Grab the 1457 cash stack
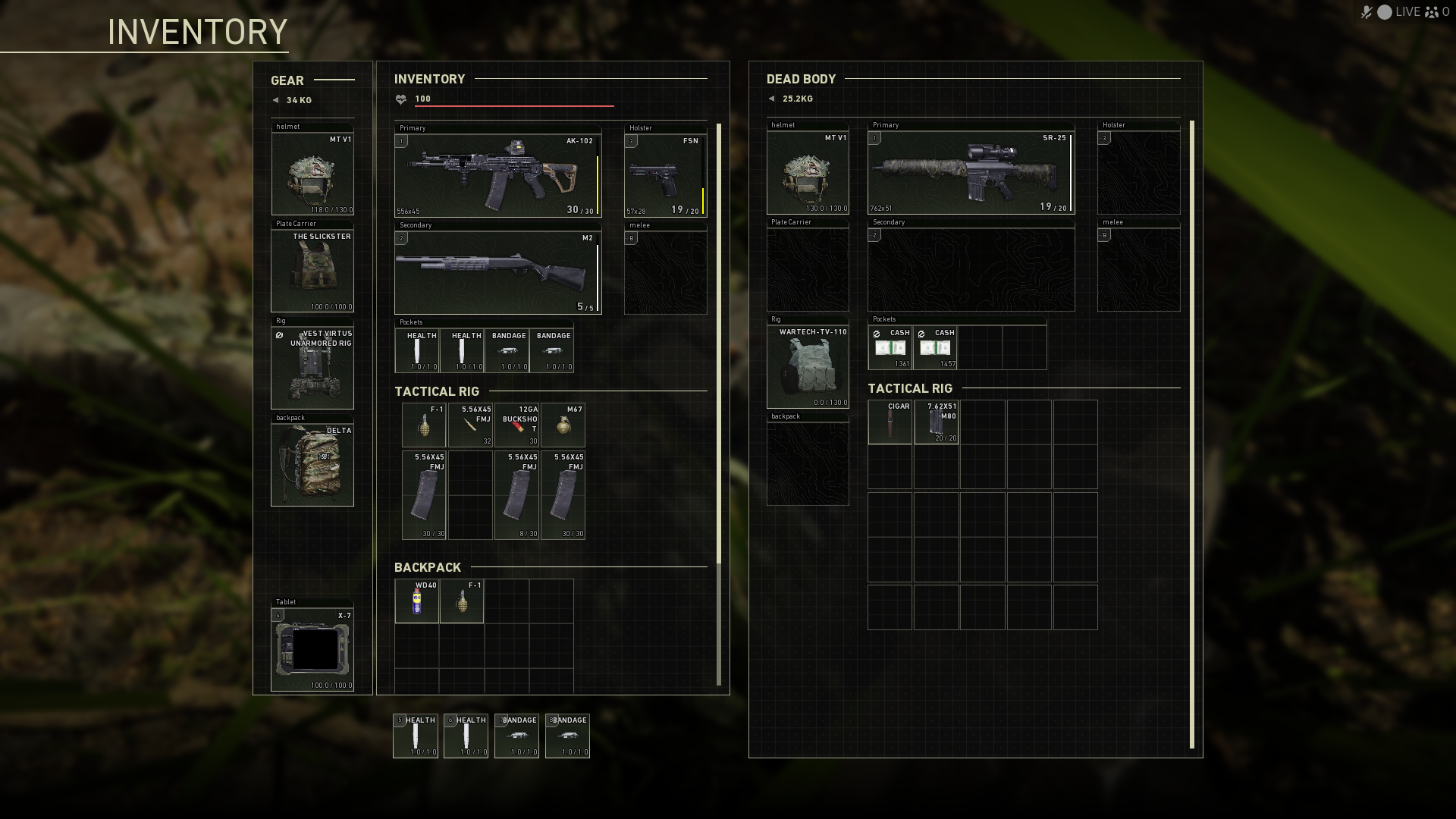 click(935, 348)
